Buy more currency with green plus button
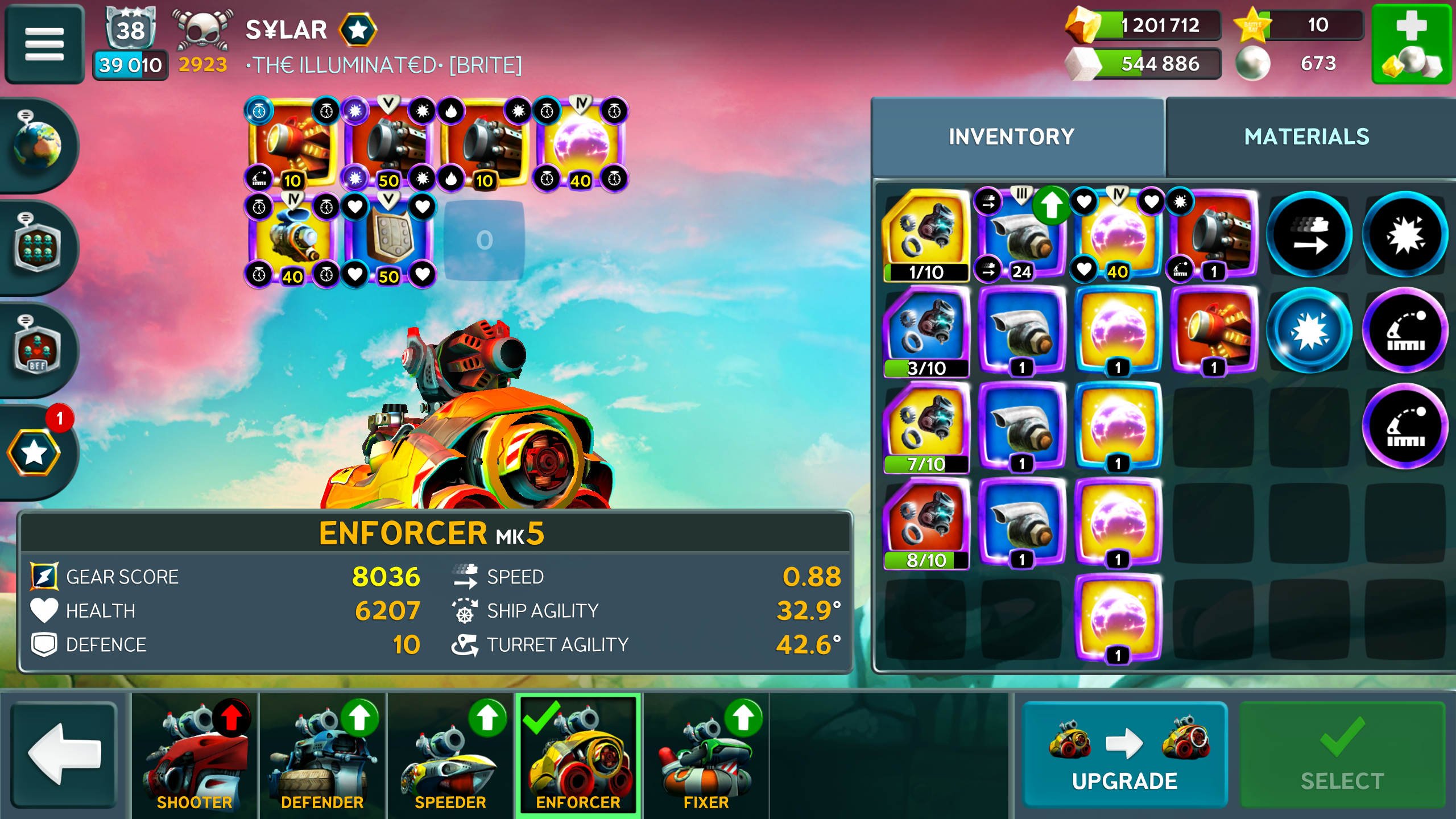Image resolution: width=1456 pixels, height=819 pixels. coord(1412,44)
